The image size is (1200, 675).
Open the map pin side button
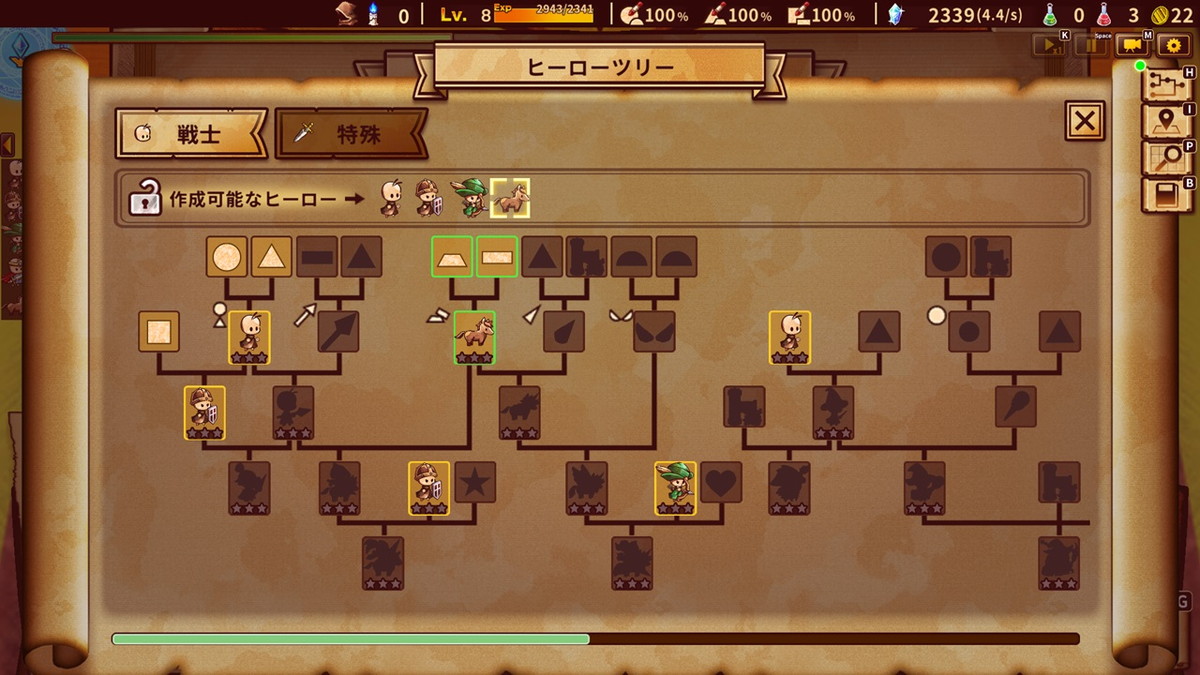[1165, 121]
